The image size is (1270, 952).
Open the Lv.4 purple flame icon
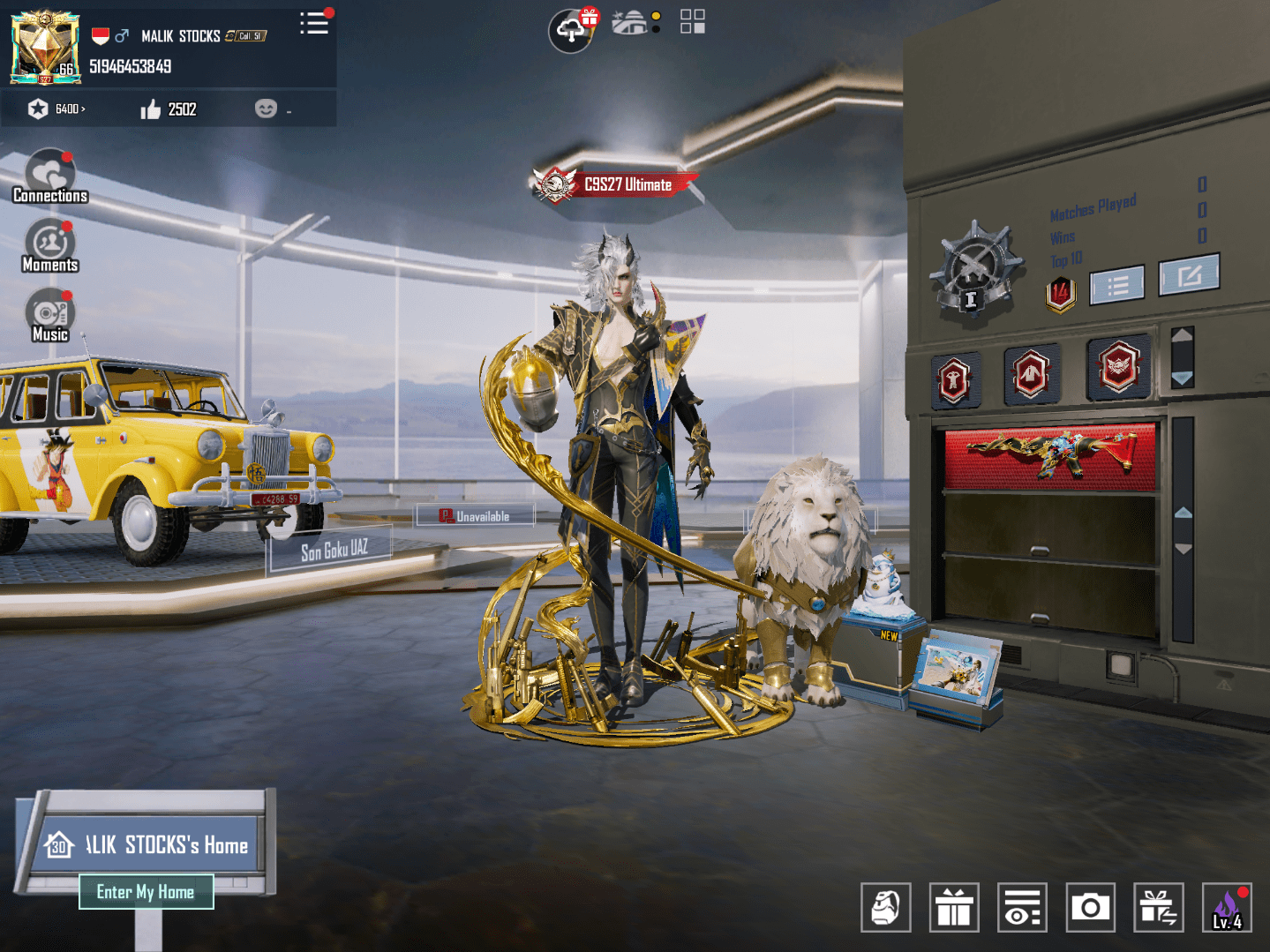1225,907
